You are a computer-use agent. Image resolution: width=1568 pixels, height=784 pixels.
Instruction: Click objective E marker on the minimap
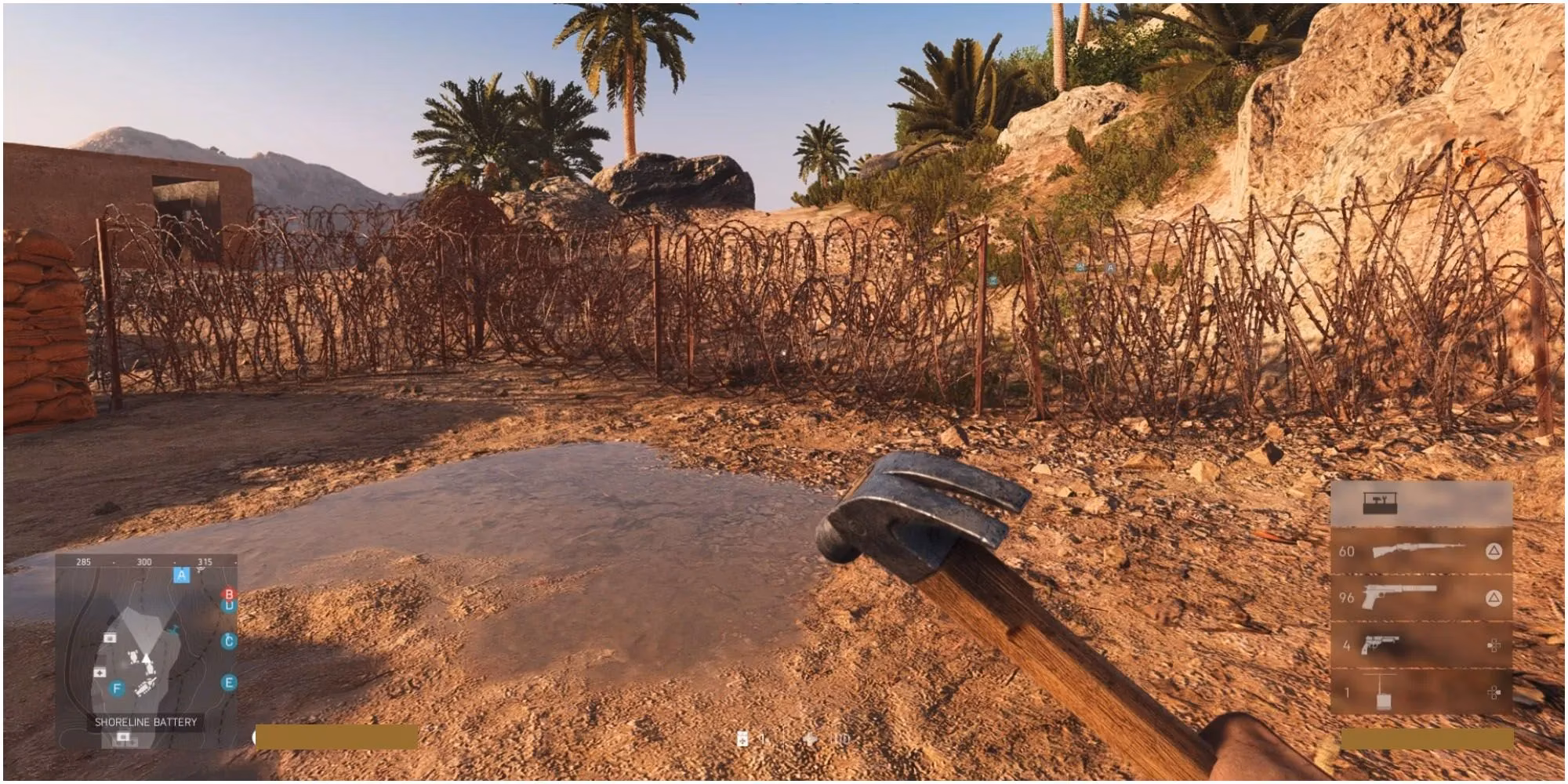coord(229,682)
